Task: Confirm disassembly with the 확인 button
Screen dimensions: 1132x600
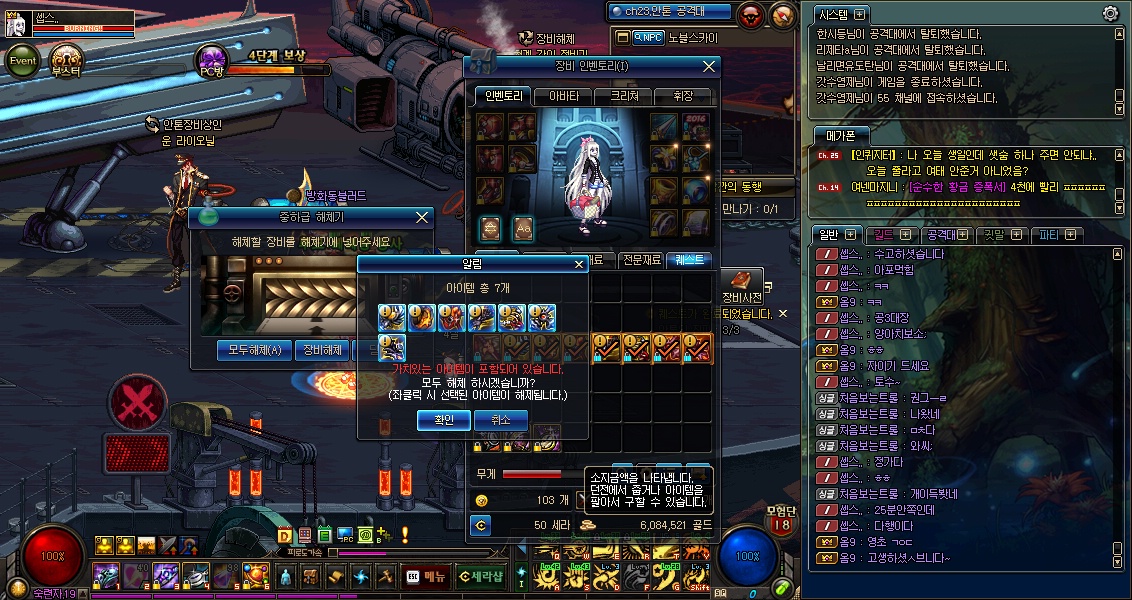Action: coord(444,421)
